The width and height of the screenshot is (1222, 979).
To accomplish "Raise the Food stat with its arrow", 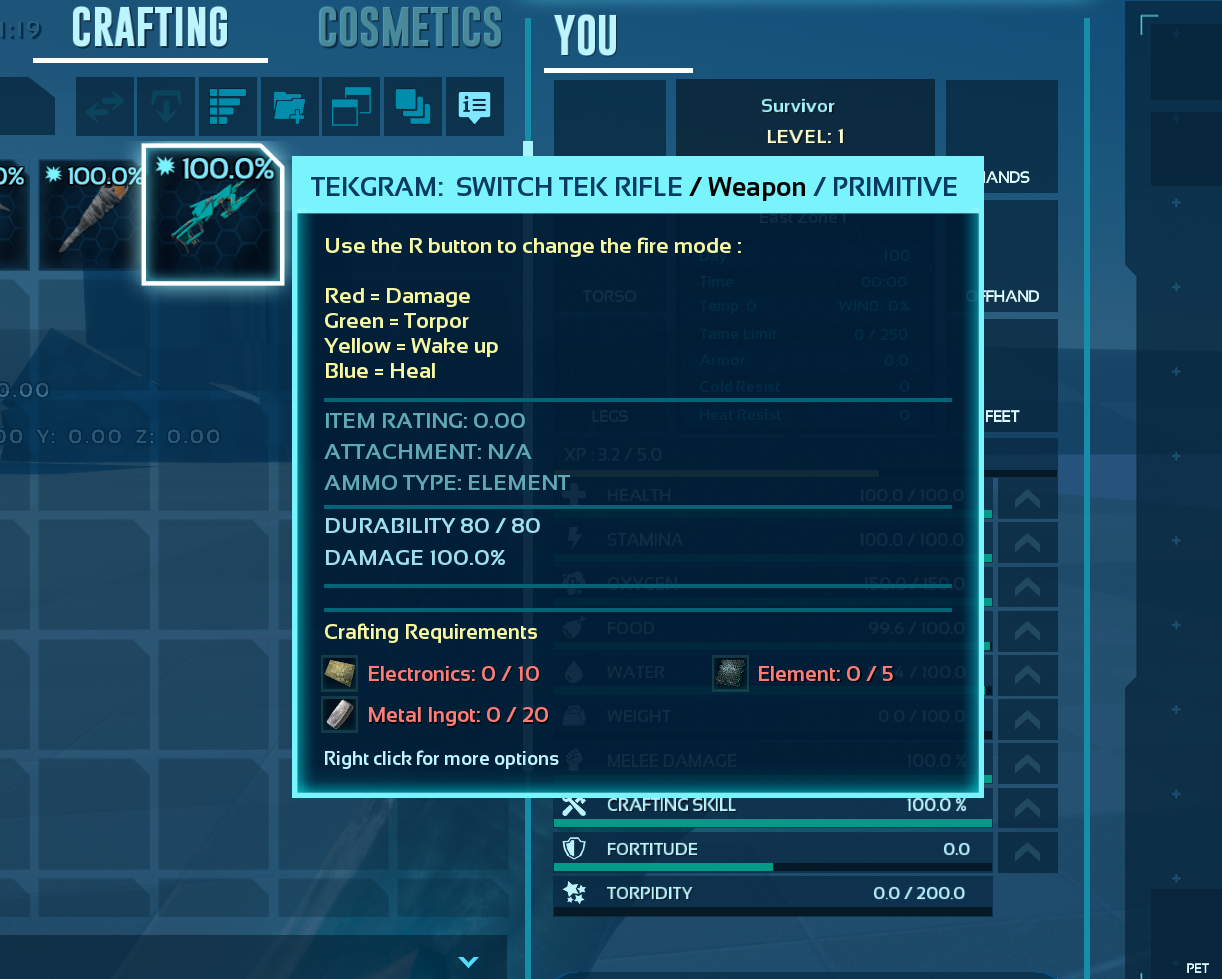I will (x=1027, y=631).
